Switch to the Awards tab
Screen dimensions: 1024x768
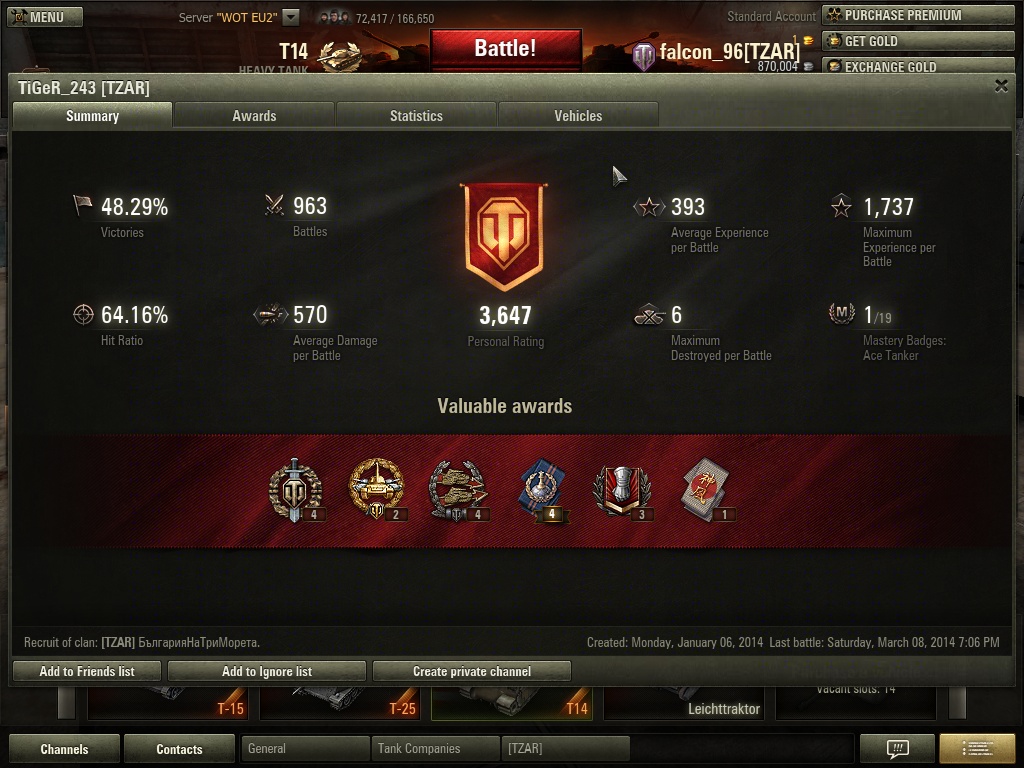click(254, 116)
